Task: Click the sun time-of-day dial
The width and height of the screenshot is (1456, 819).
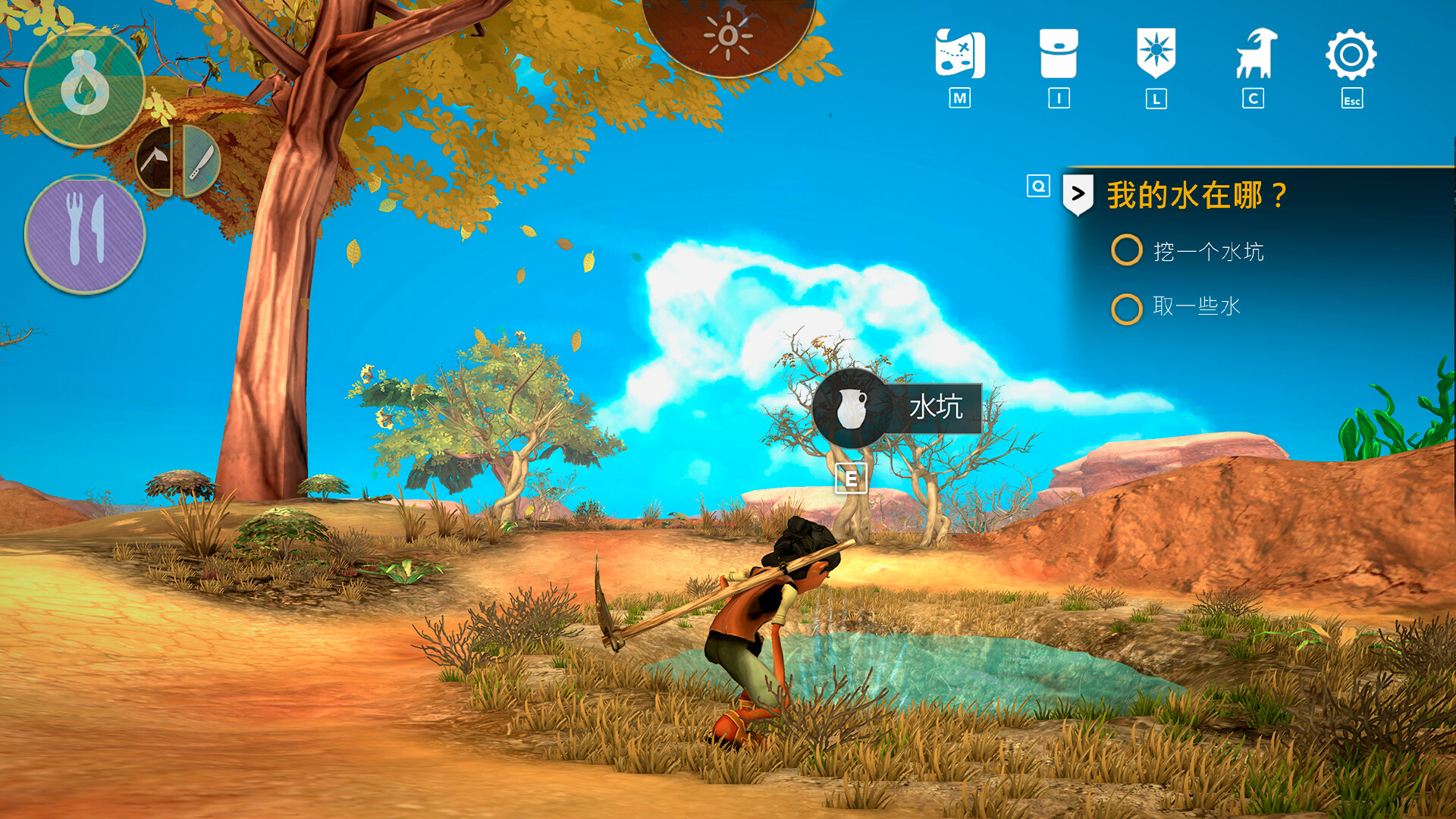Action: coord(728,34)
